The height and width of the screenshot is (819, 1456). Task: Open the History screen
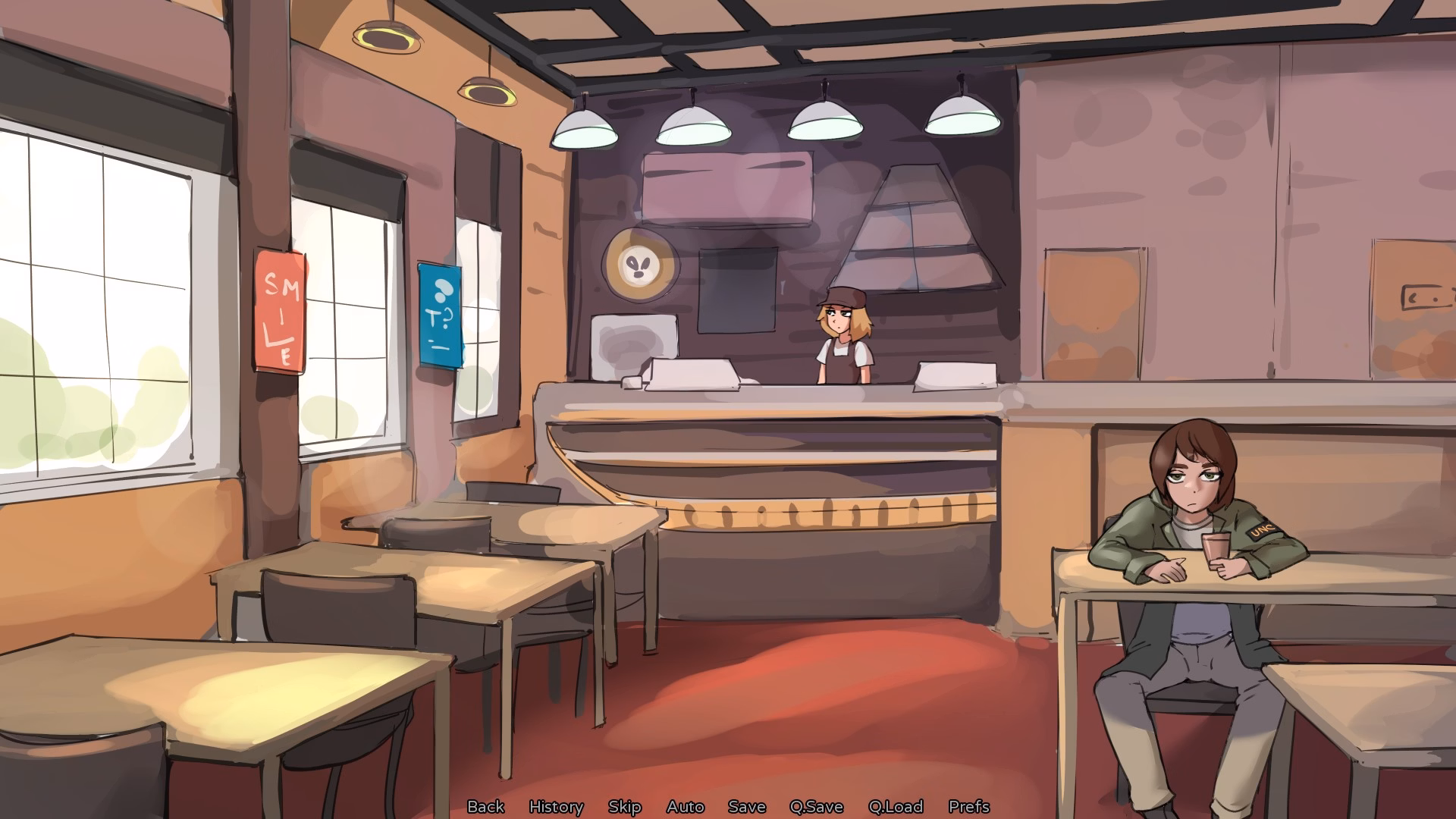coord(557,807)
